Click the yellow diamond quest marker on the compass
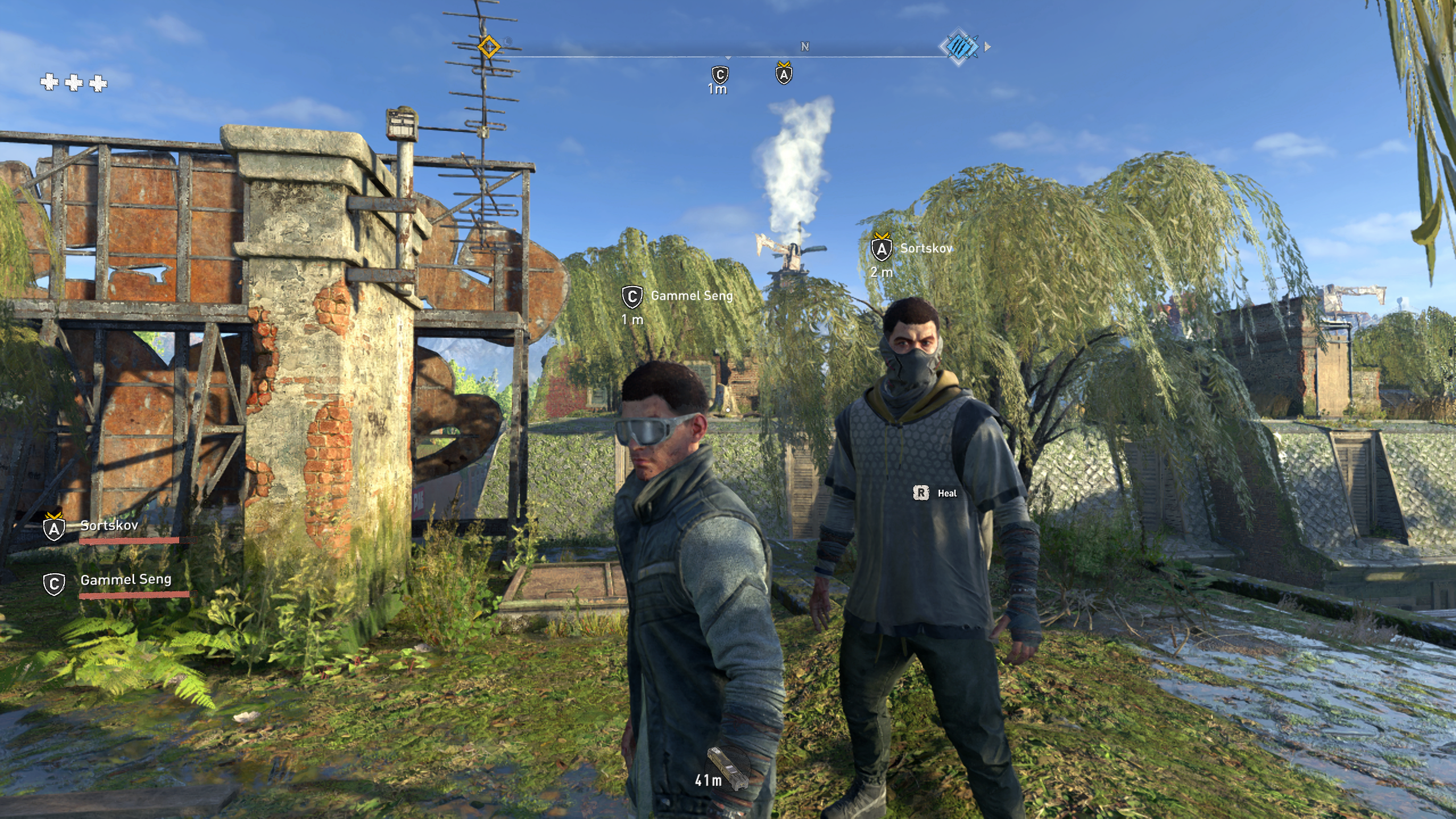Screen dimensions: 1456x819 point(489,47)
